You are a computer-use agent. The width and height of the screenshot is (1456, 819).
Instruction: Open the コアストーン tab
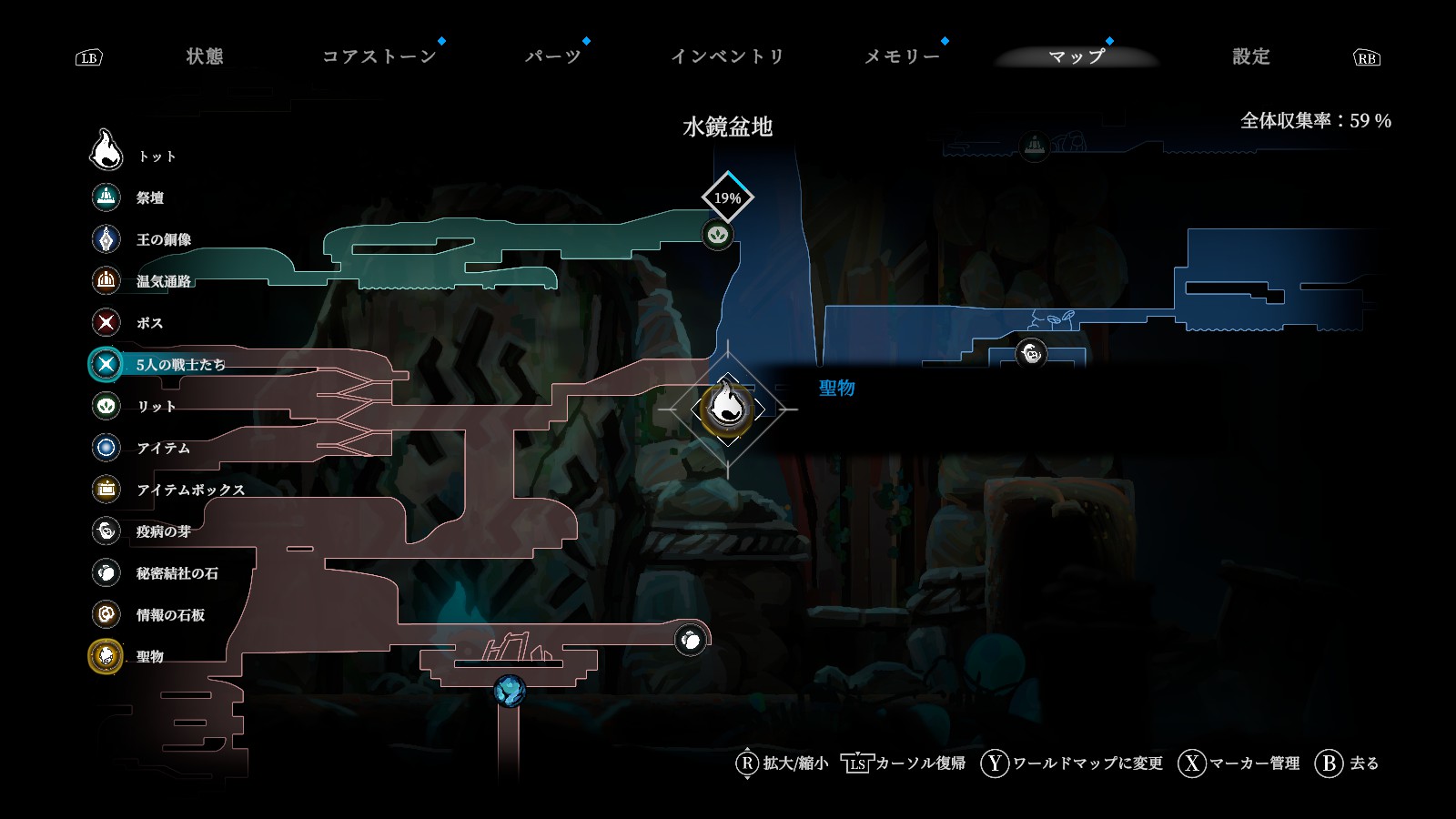(379, 56)
